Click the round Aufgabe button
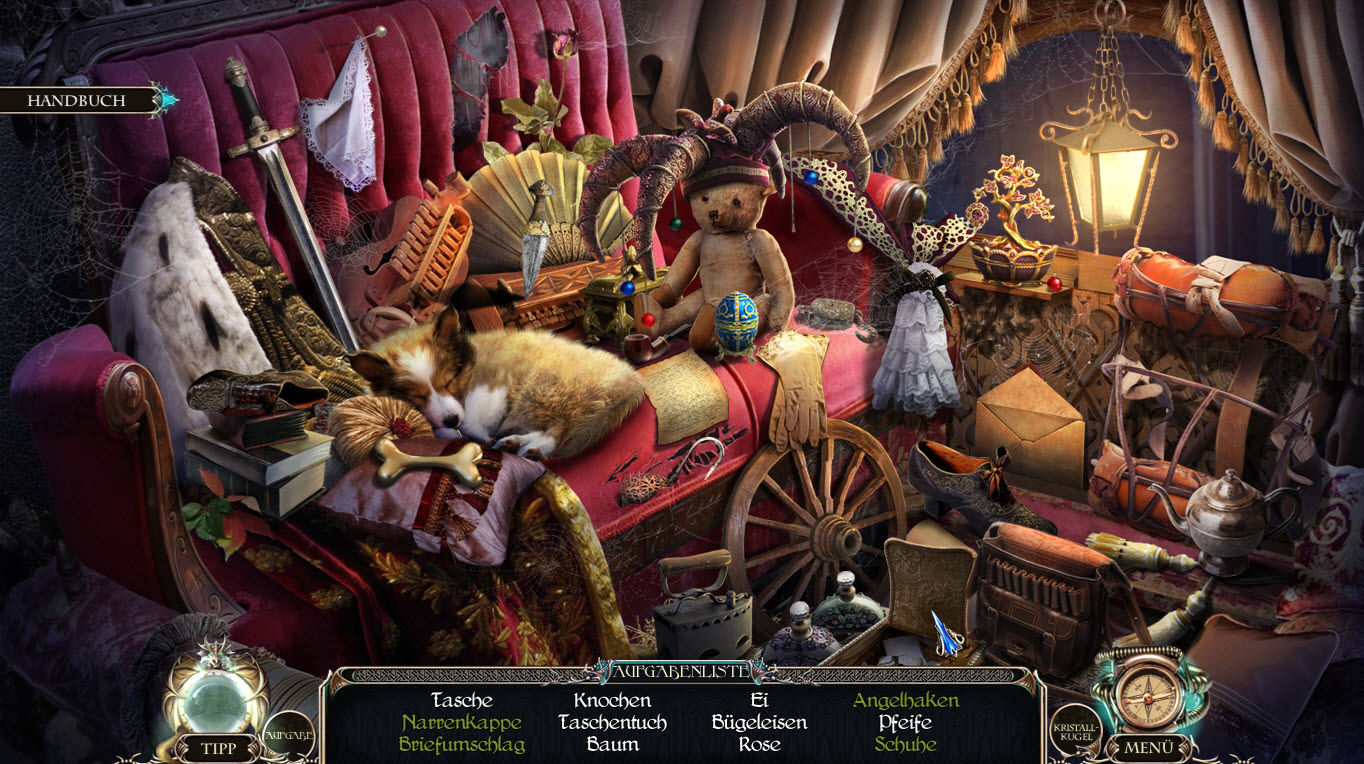1364x764 pixels. point(288,735)
